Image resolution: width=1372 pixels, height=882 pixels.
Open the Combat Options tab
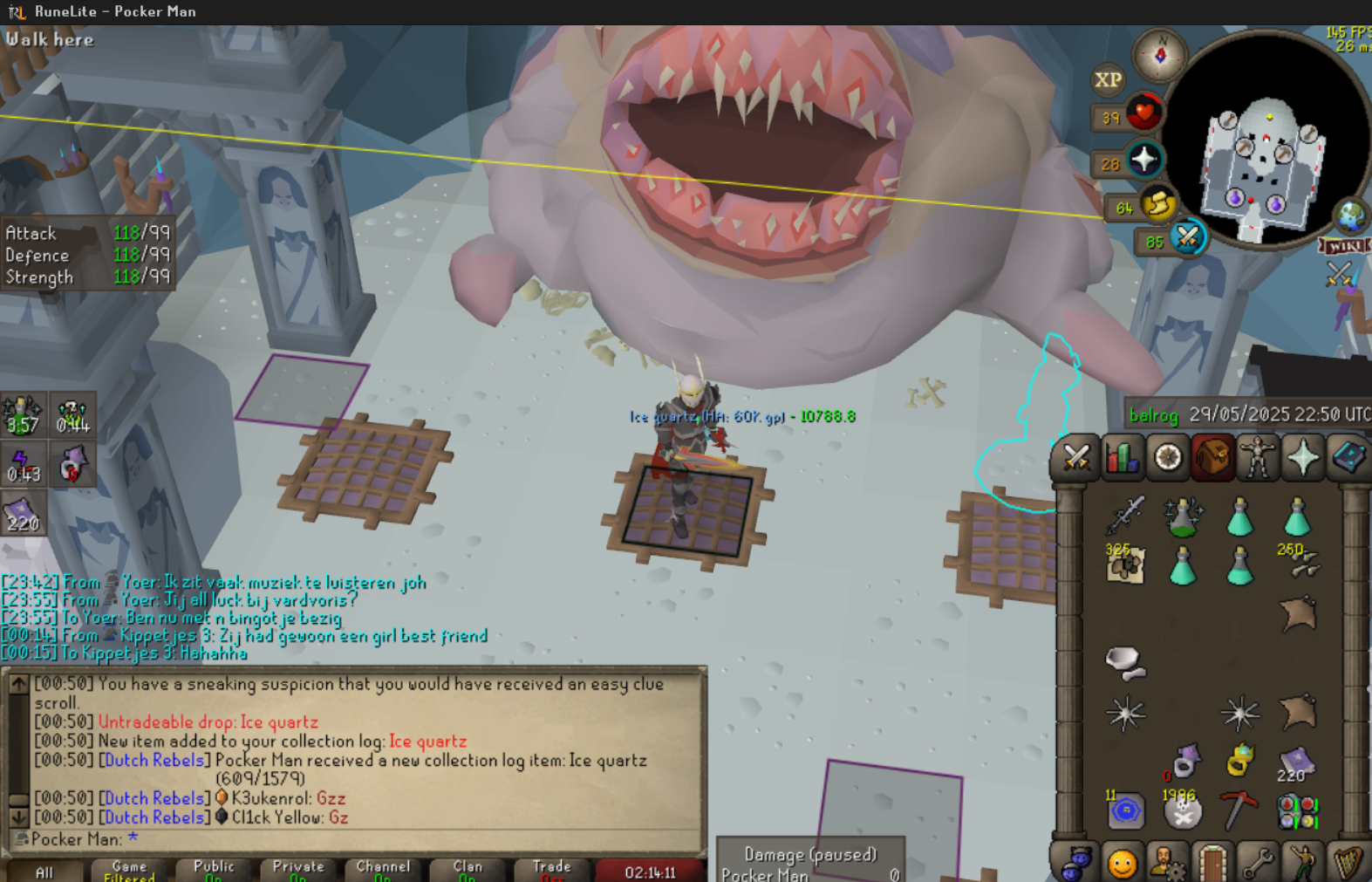pos(1076,457)
